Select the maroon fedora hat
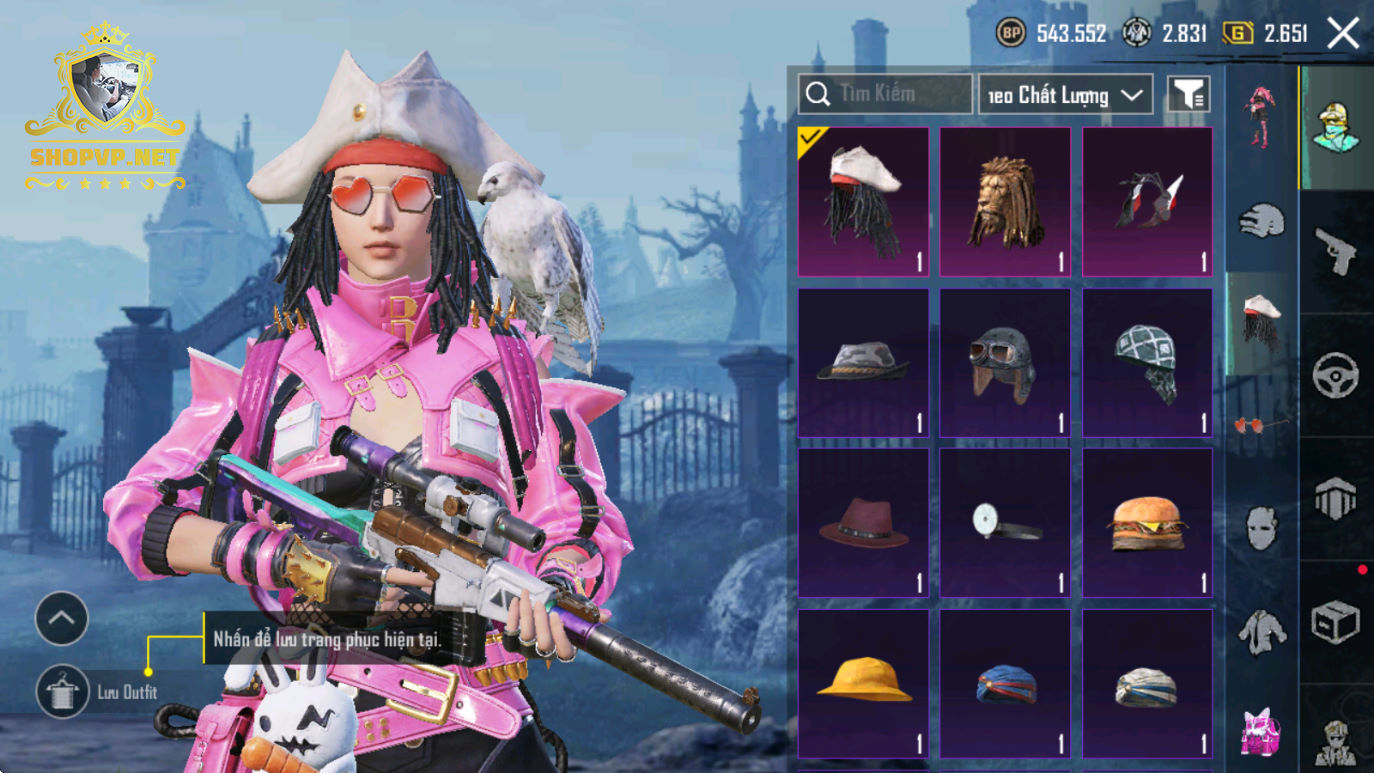This screenshot has height=773, width=1374. 863,522
